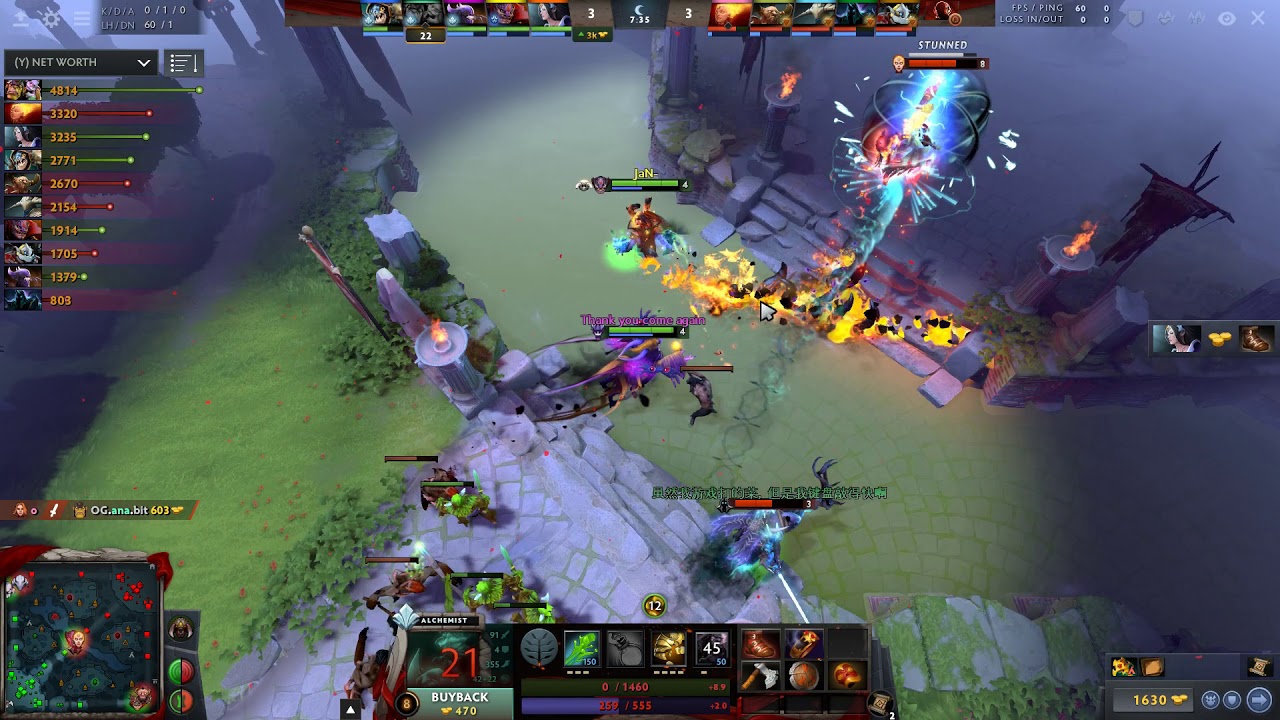Close the spectator overlay with X
1280x720 pixels.
[x=1258, y=18]
